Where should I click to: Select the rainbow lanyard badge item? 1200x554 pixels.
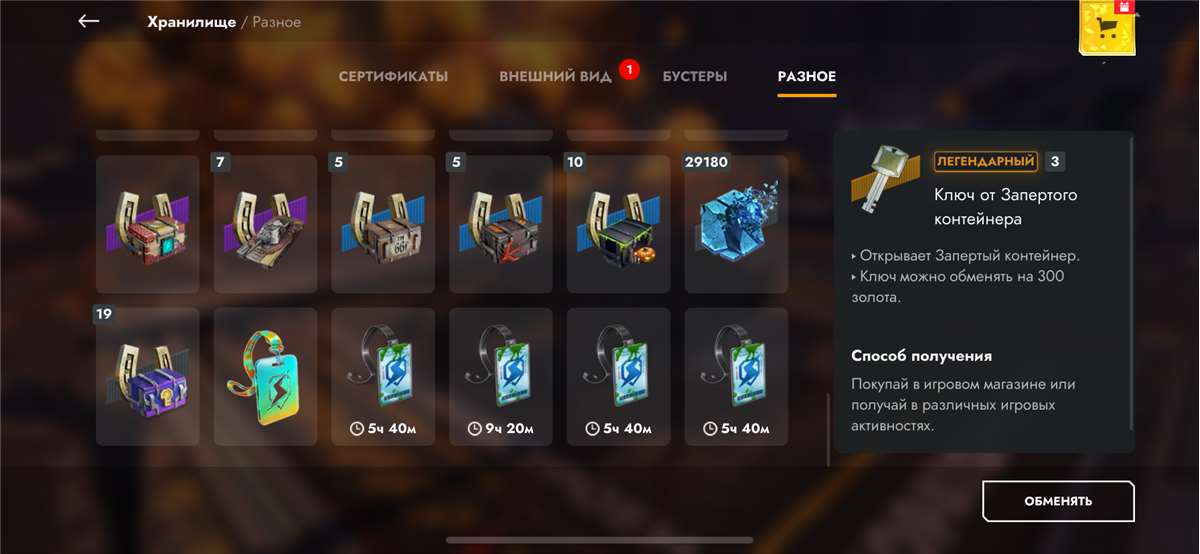click(265, 377)
